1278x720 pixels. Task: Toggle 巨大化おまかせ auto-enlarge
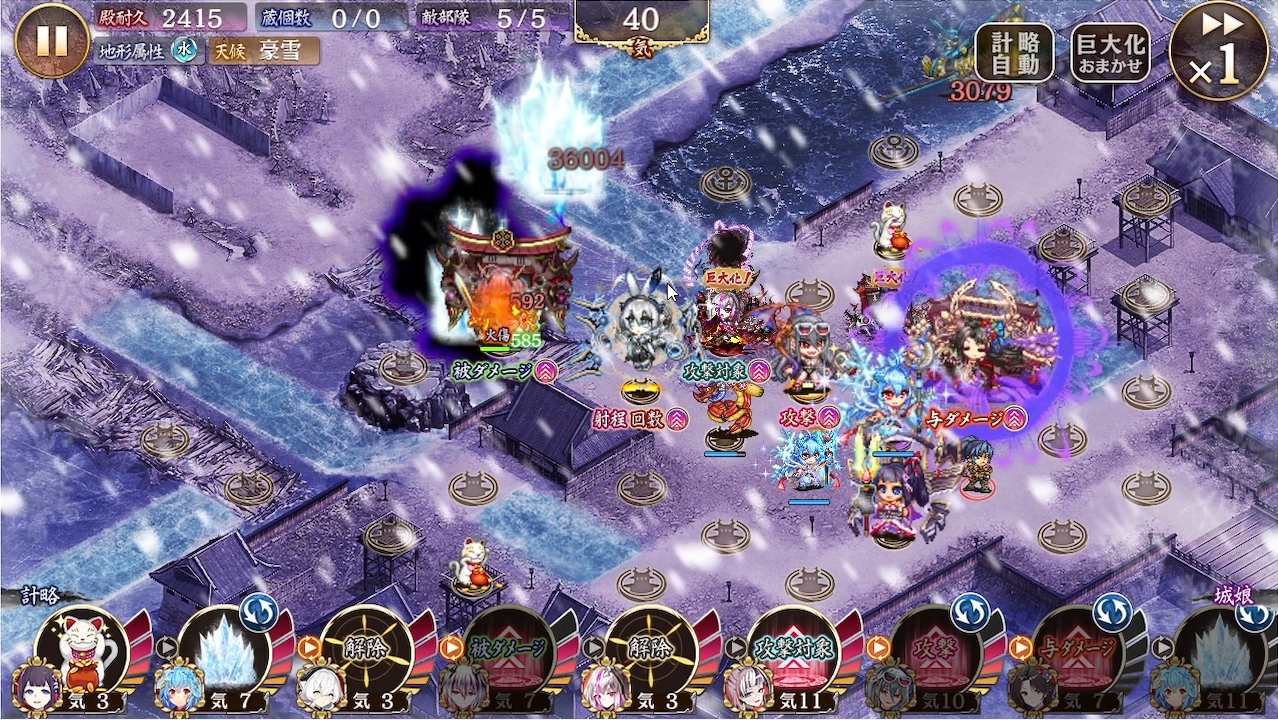pyautogui.click(x=1111, y=52)
